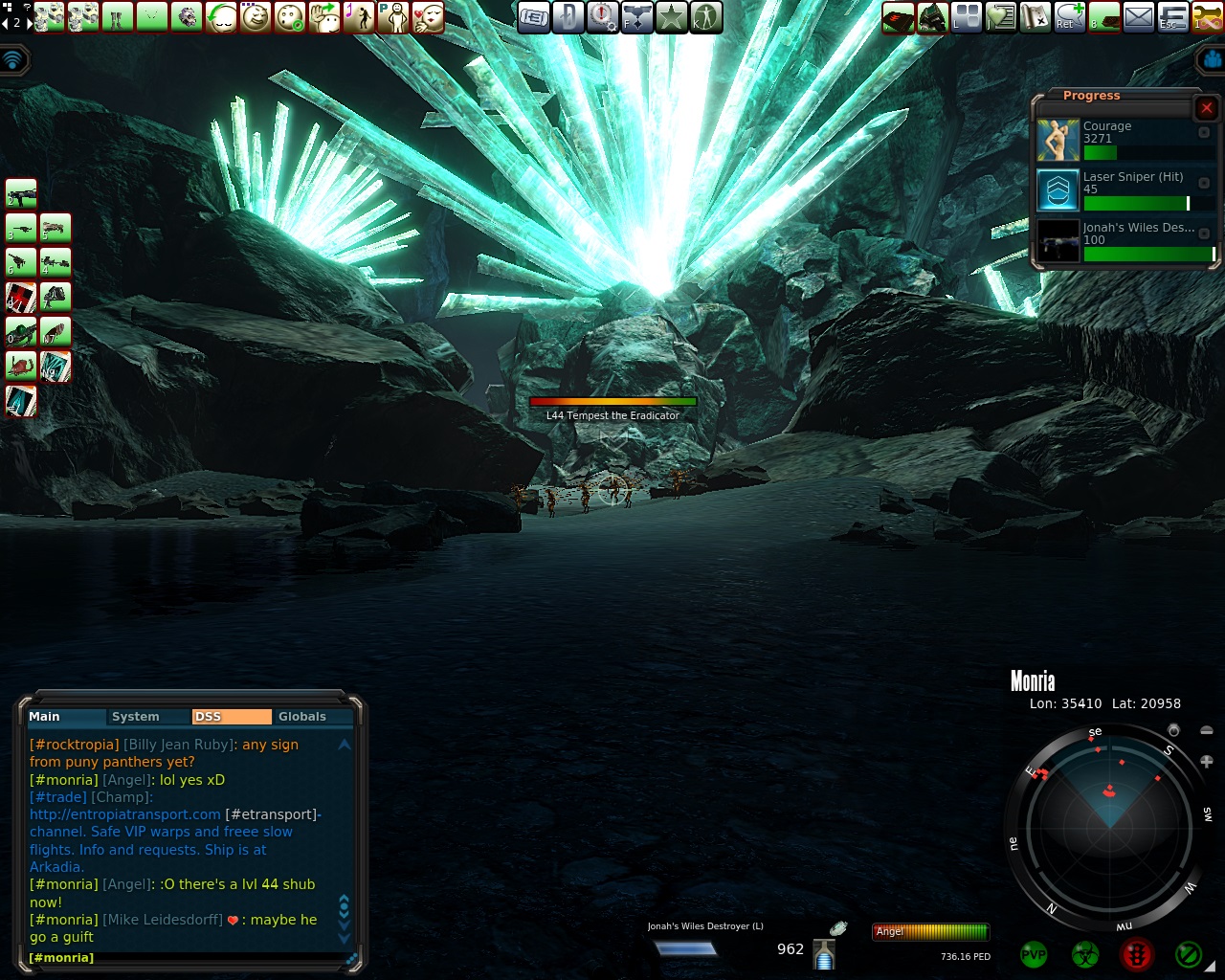This screenshot has height=980, width=1225.
Task: Click the dancing figure emote icon
Action: pyautogui.click(x=359, y=17)
